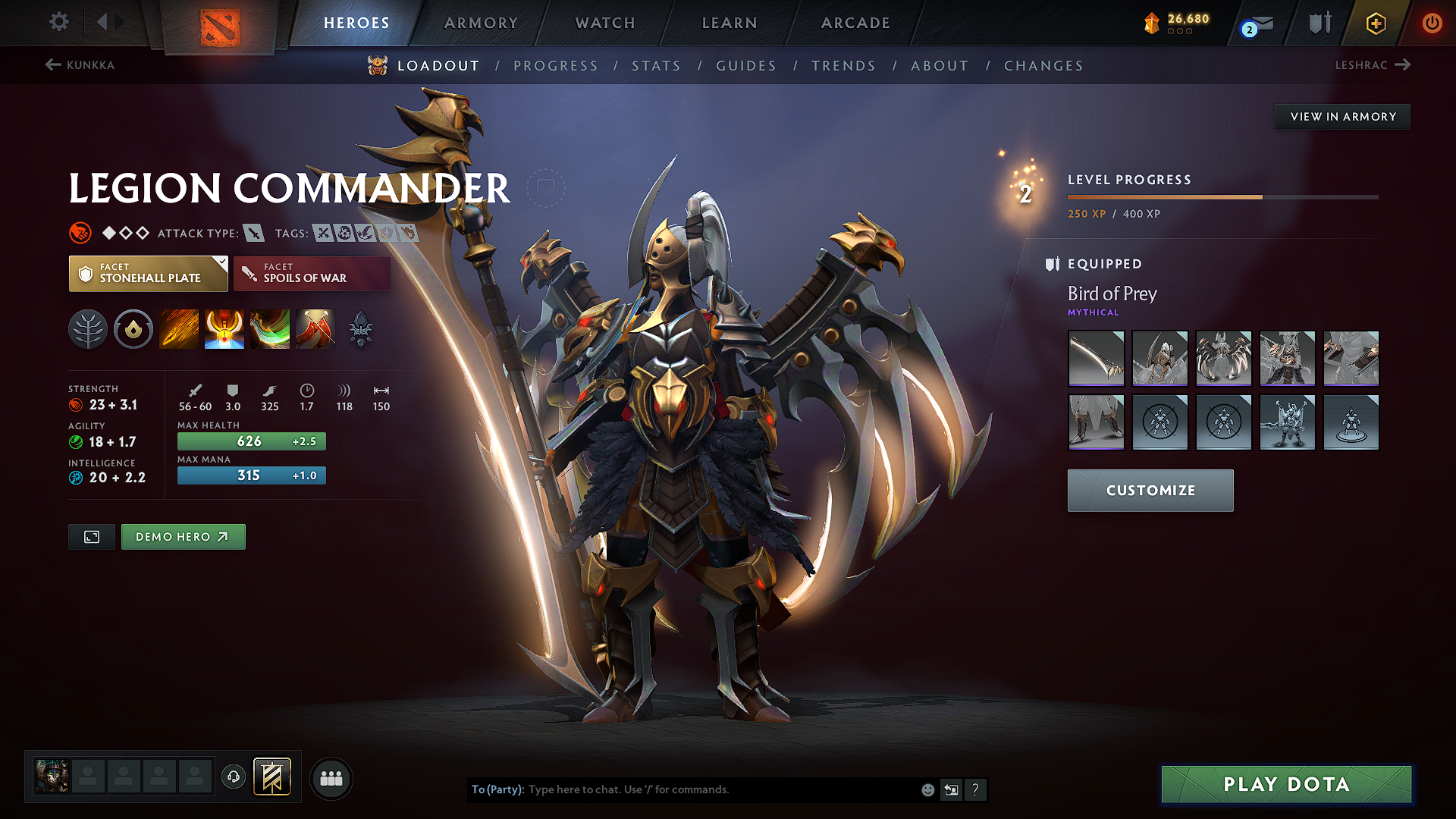Show the hero Progress page
This screenshot has width=1456, height=819.
point(556,66)
